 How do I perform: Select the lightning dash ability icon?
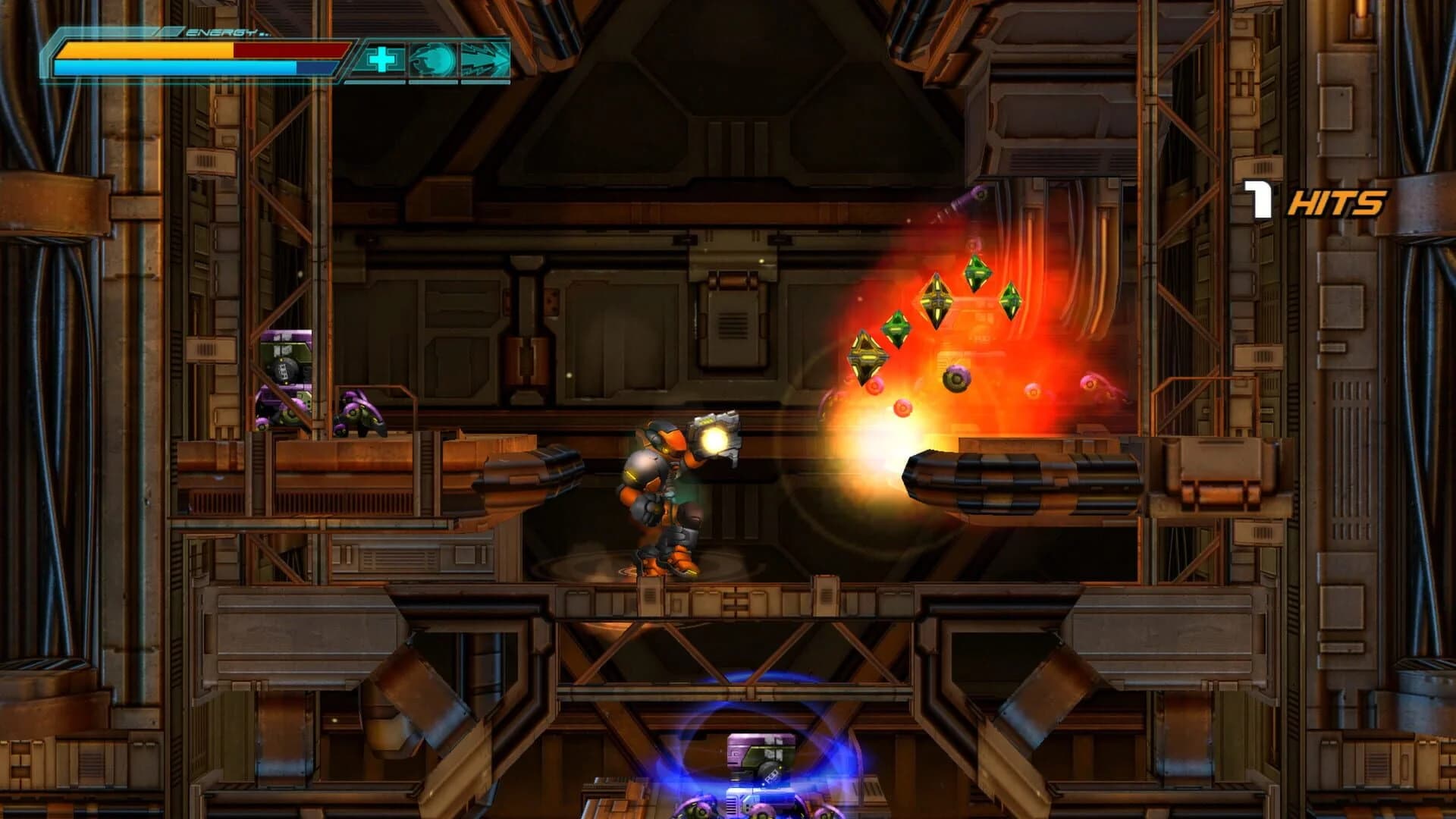486,58
